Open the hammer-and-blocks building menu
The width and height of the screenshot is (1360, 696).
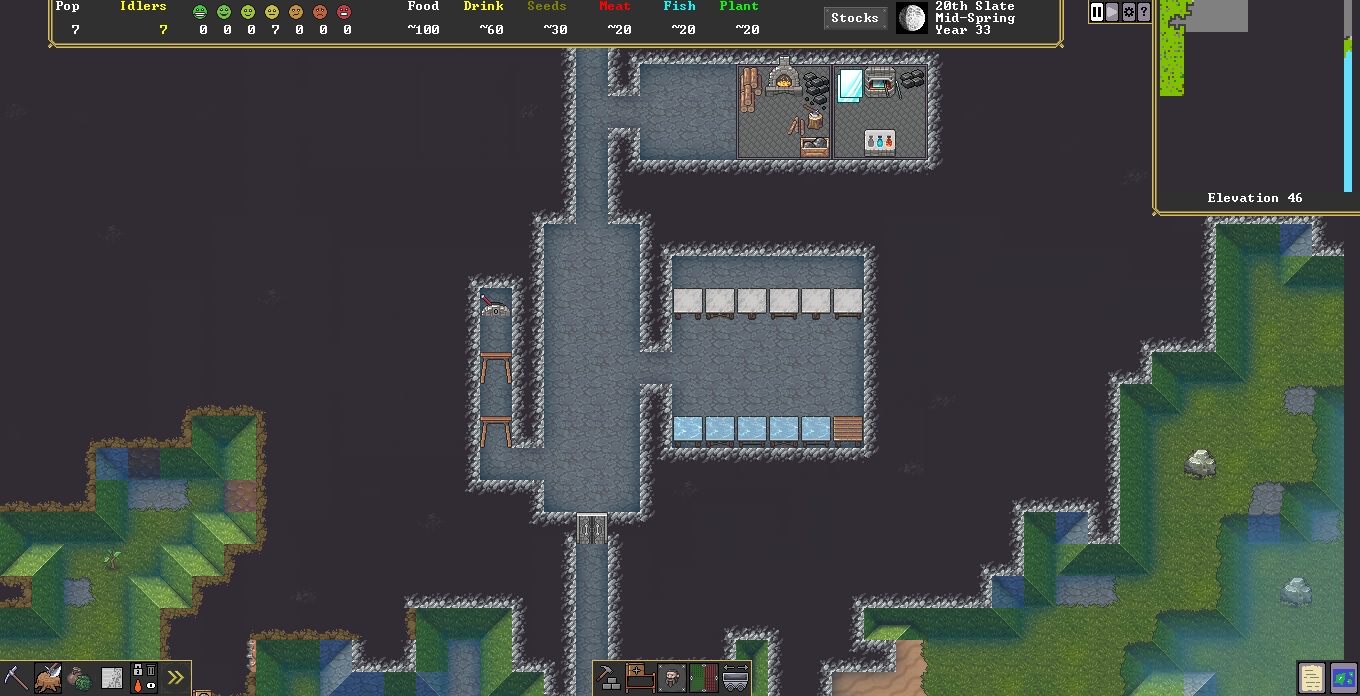(x=608, y=678)
